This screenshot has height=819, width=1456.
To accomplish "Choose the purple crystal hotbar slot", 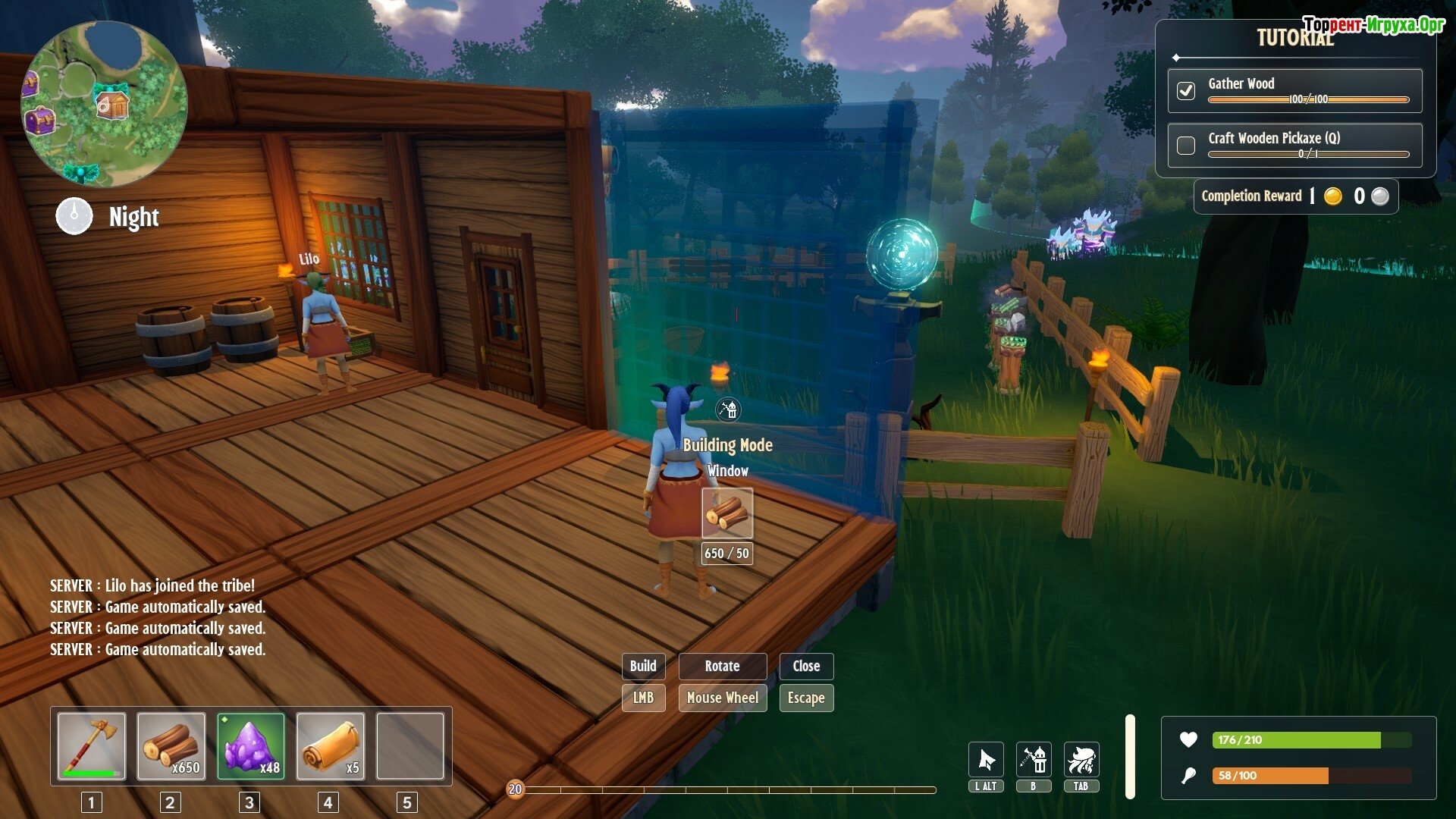I will coord(251,746).
